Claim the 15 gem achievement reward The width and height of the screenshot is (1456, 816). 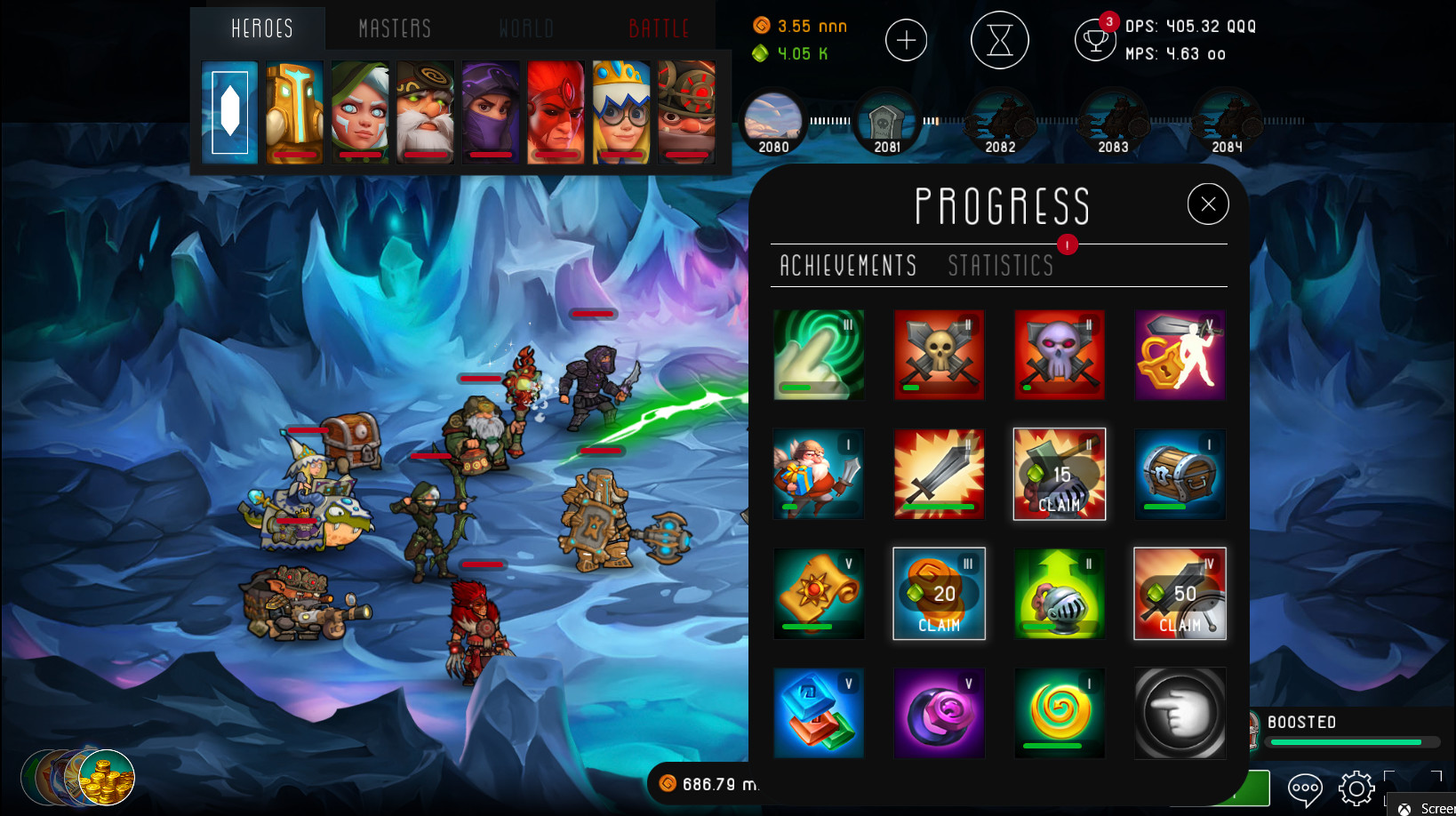pyautogui.click(x=1060, y=474)
